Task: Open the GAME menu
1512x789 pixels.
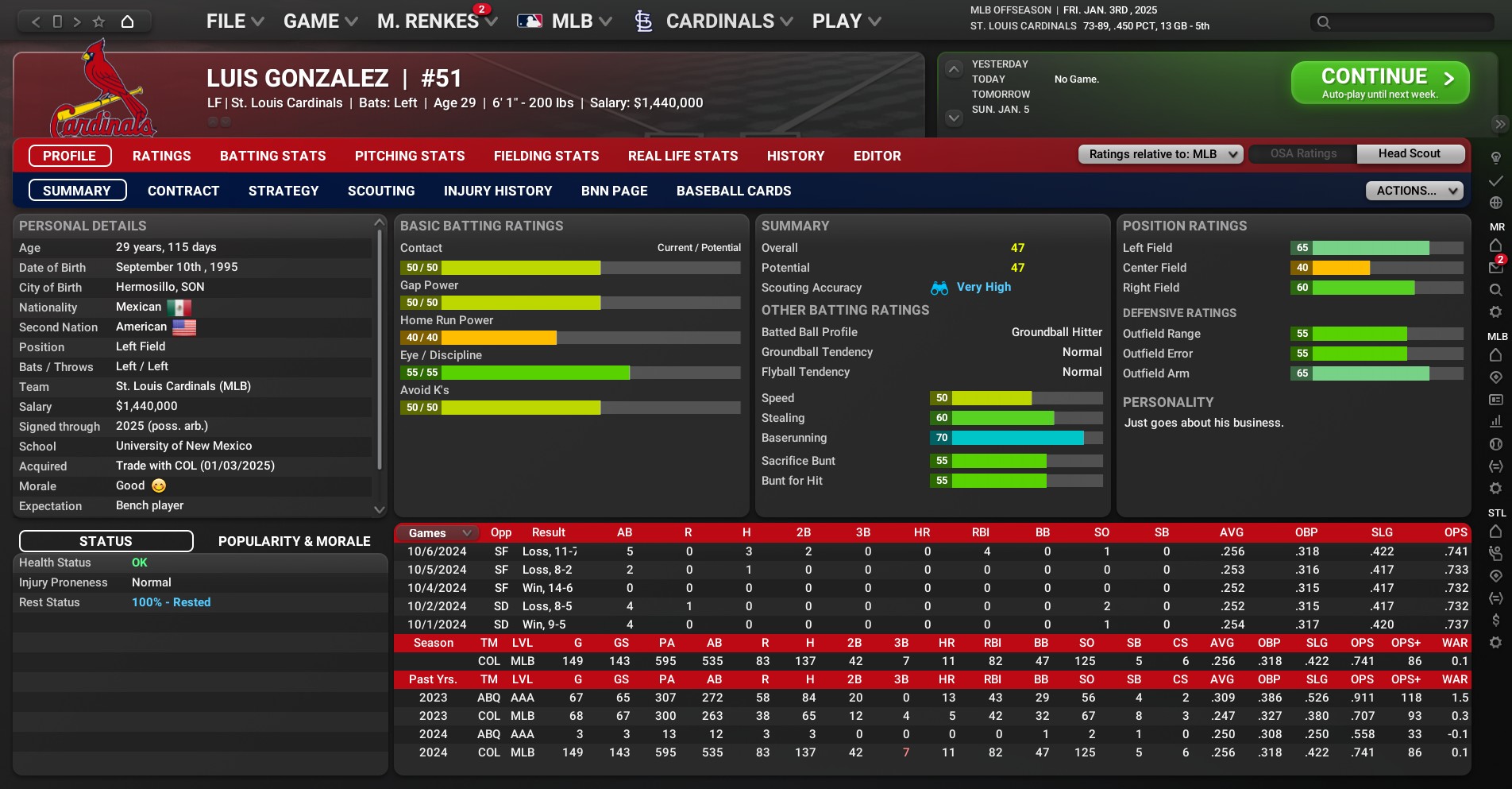Action: (x=320, y=21)
